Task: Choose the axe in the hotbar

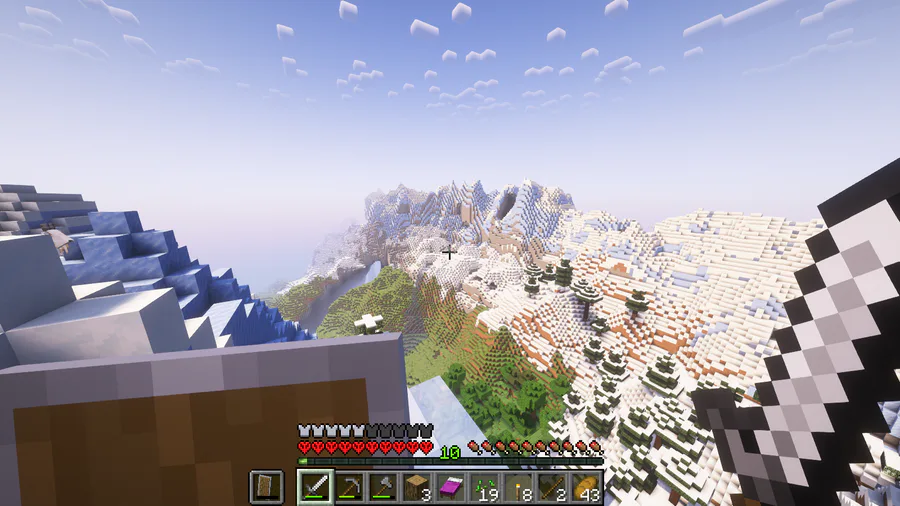Action: [383, 487]
